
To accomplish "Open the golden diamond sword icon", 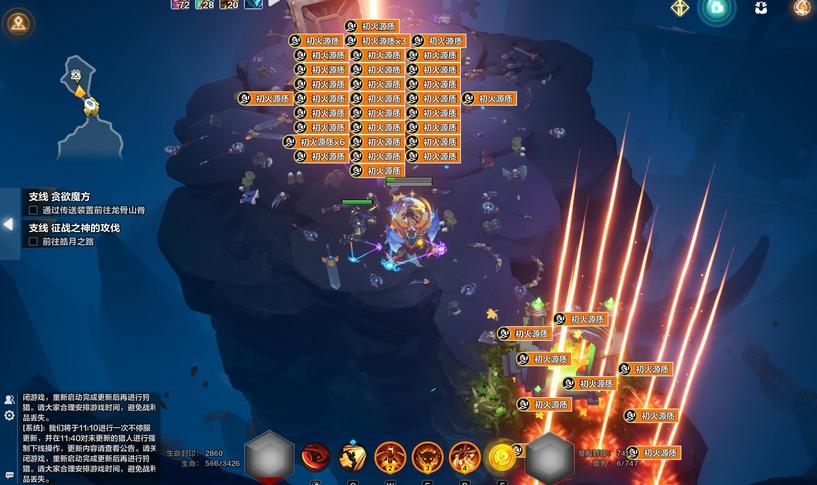I will pos(680,9).
